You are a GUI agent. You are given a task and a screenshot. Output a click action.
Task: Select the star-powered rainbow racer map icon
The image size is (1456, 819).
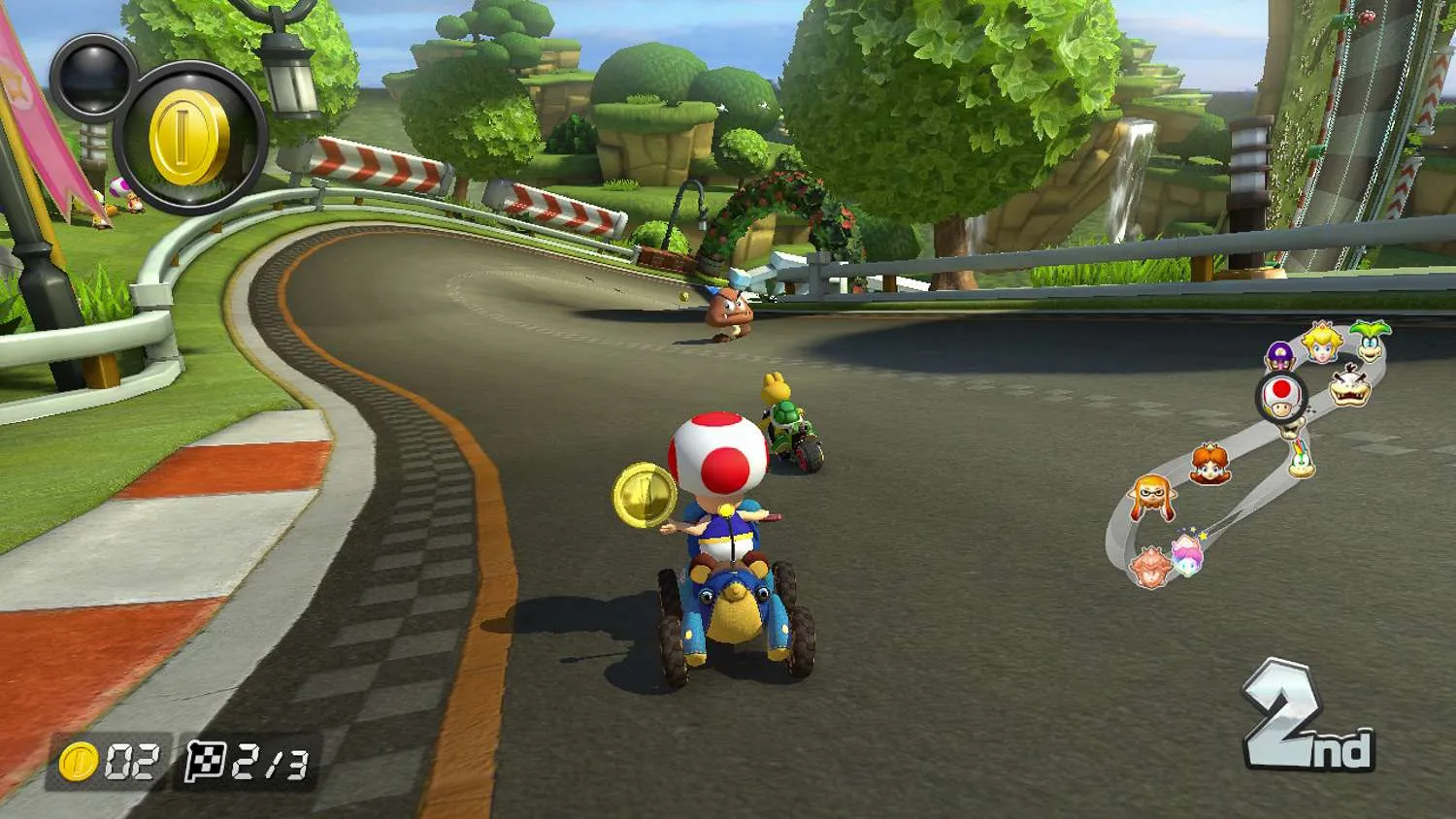click(1187, 554)
